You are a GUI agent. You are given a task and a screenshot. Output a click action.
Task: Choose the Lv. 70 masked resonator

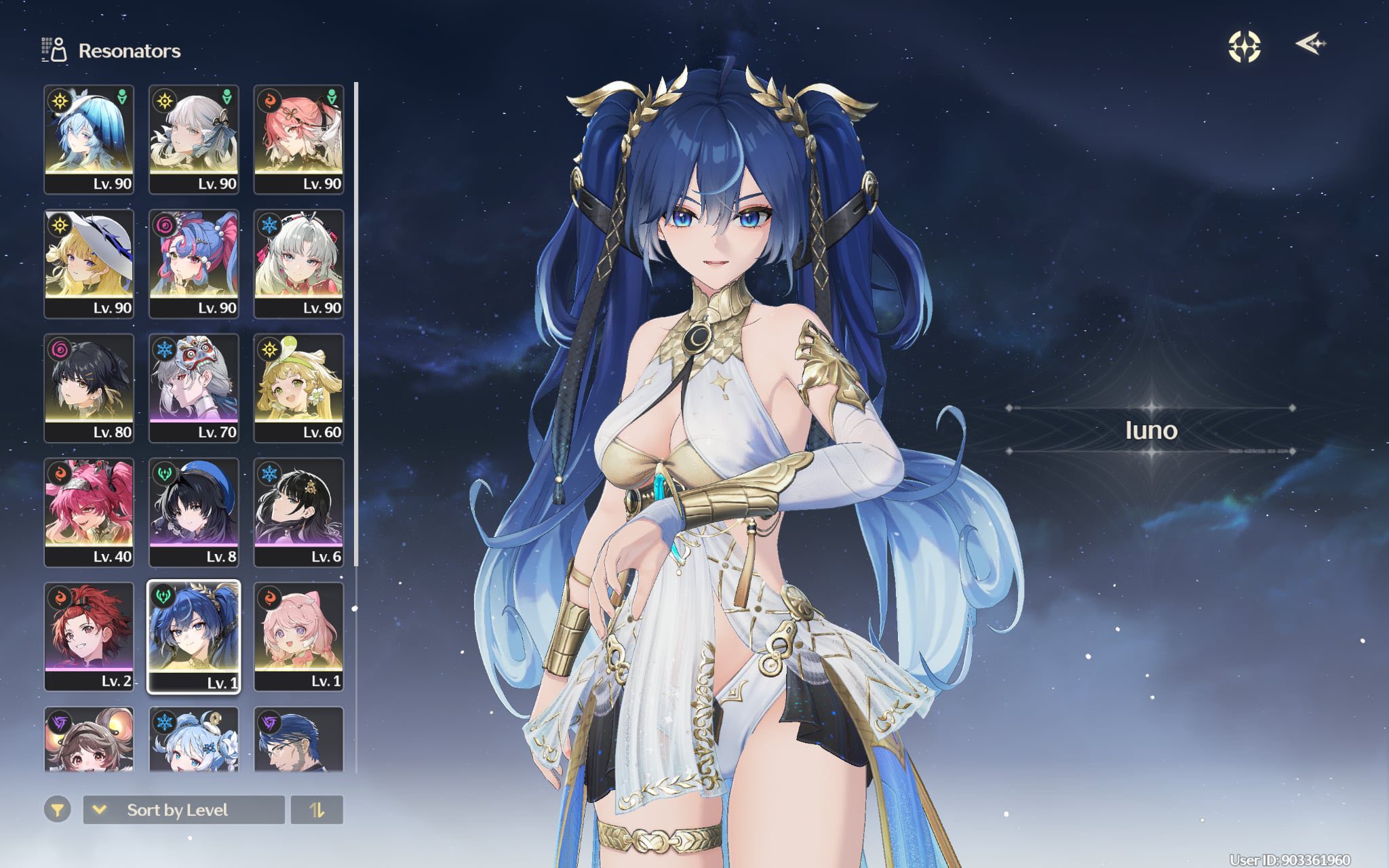click(x=194, y=388)
